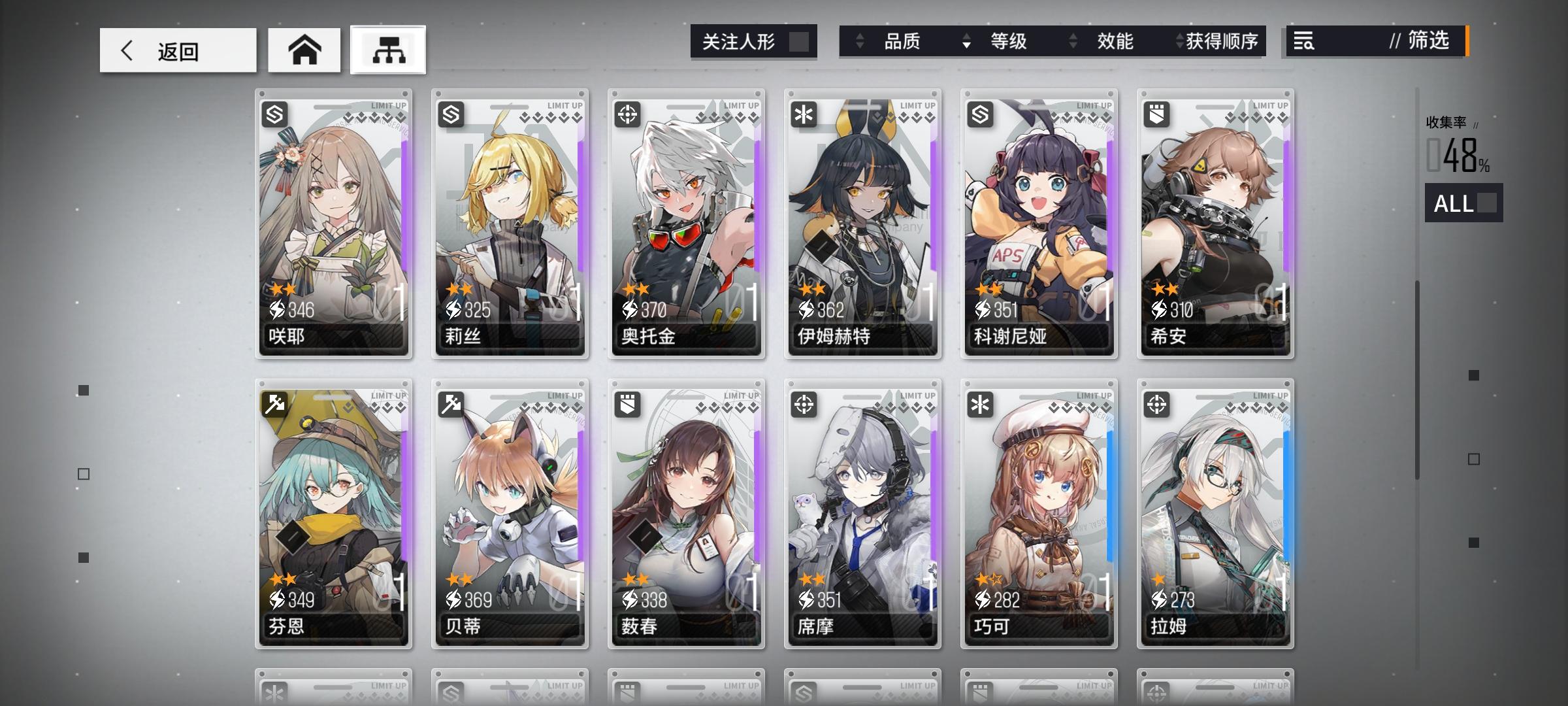Click the snowflake class icon on 伊姆赫特's card
The width and height of the screenshot is (1568, 706).
coord(803,114)
